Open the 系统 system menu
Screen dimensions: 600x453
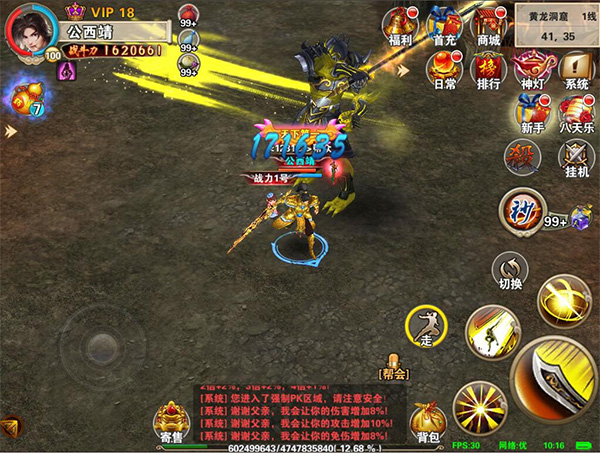click(575, 68)
